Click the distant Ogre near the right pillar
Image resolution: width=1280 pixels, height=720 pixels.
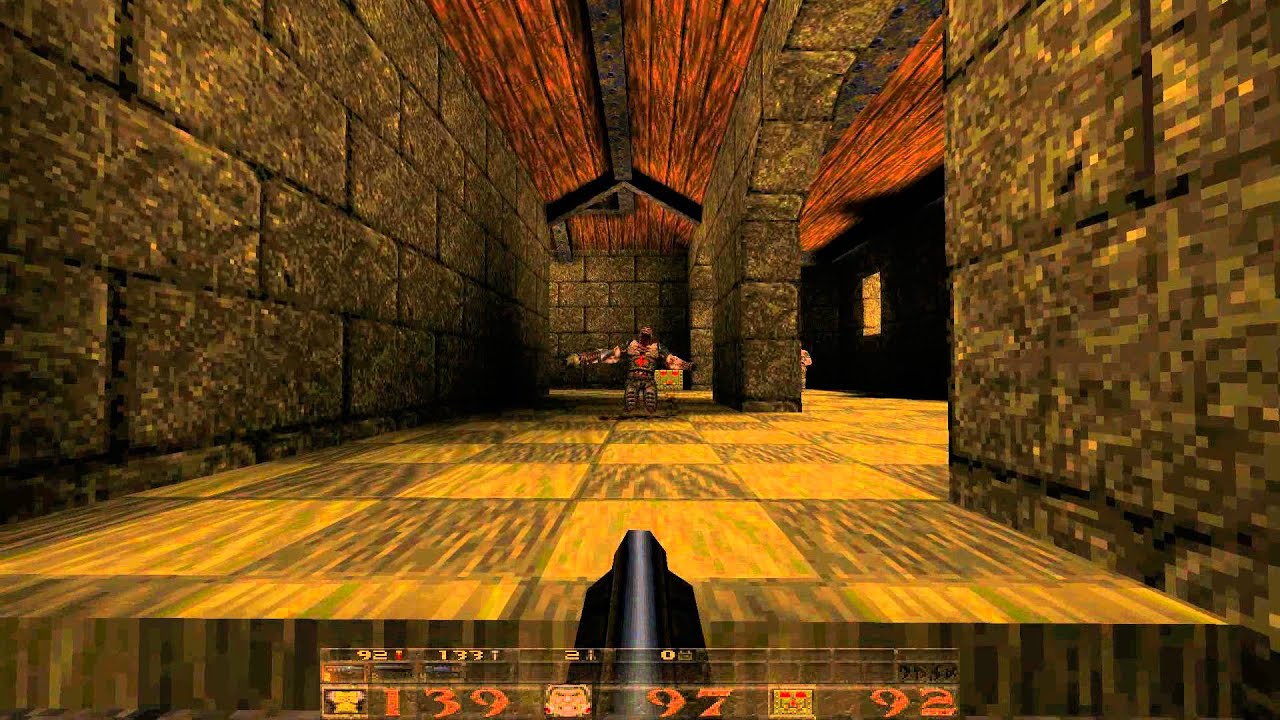point(806,367)
